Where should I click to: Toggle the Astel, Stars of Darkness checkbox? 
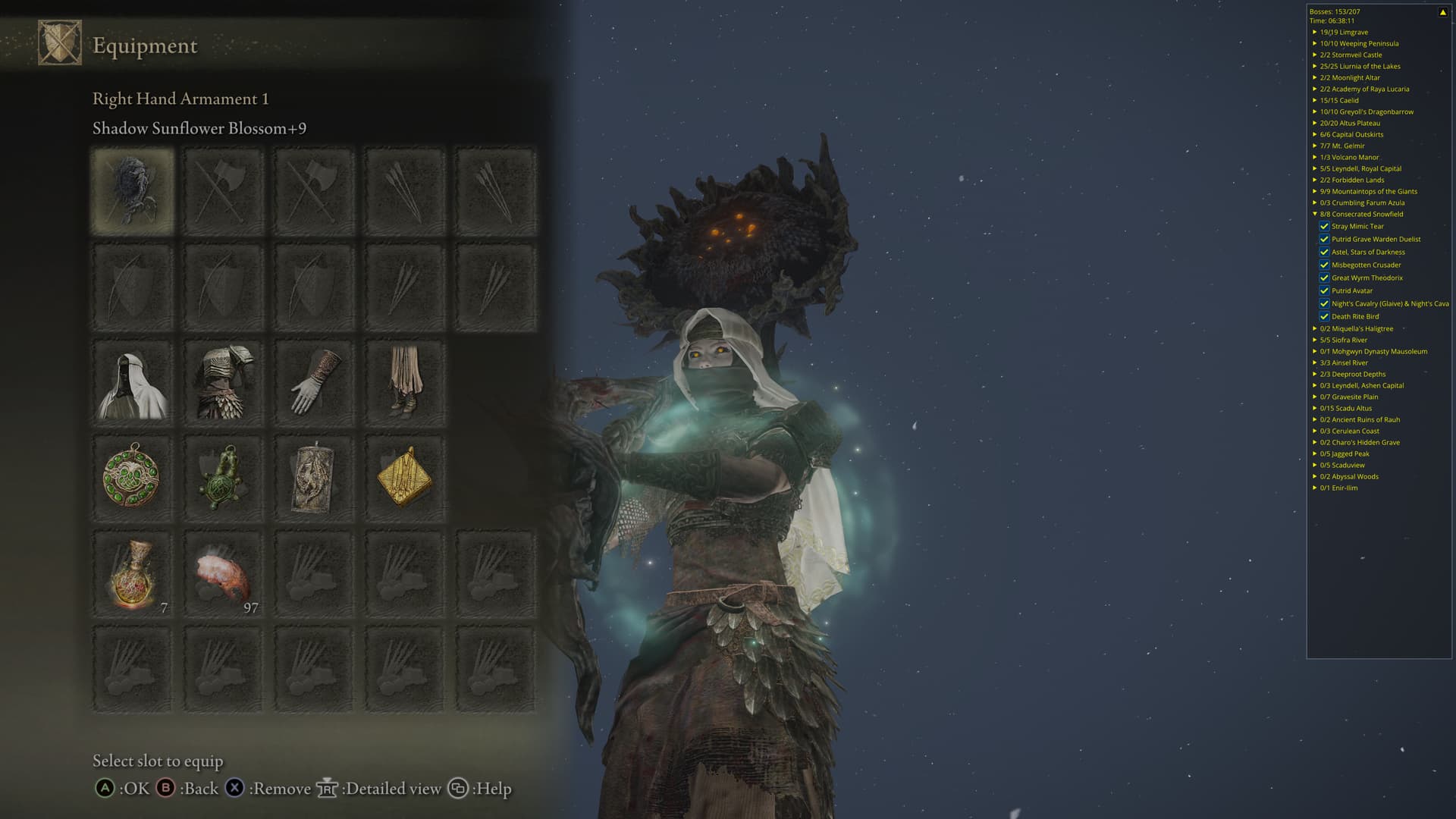point(1324,252)
